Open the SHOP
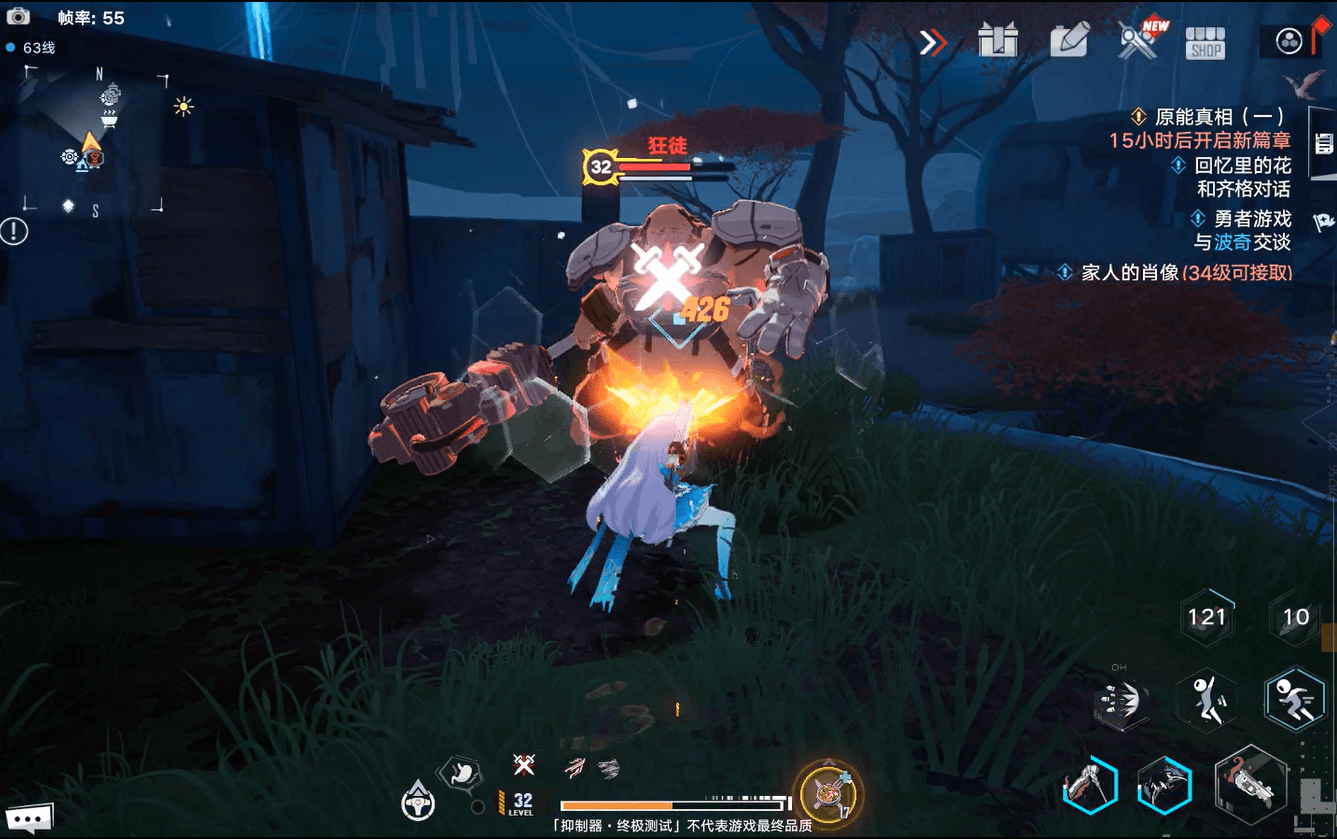The image size is (1337, 839). 1205,43
